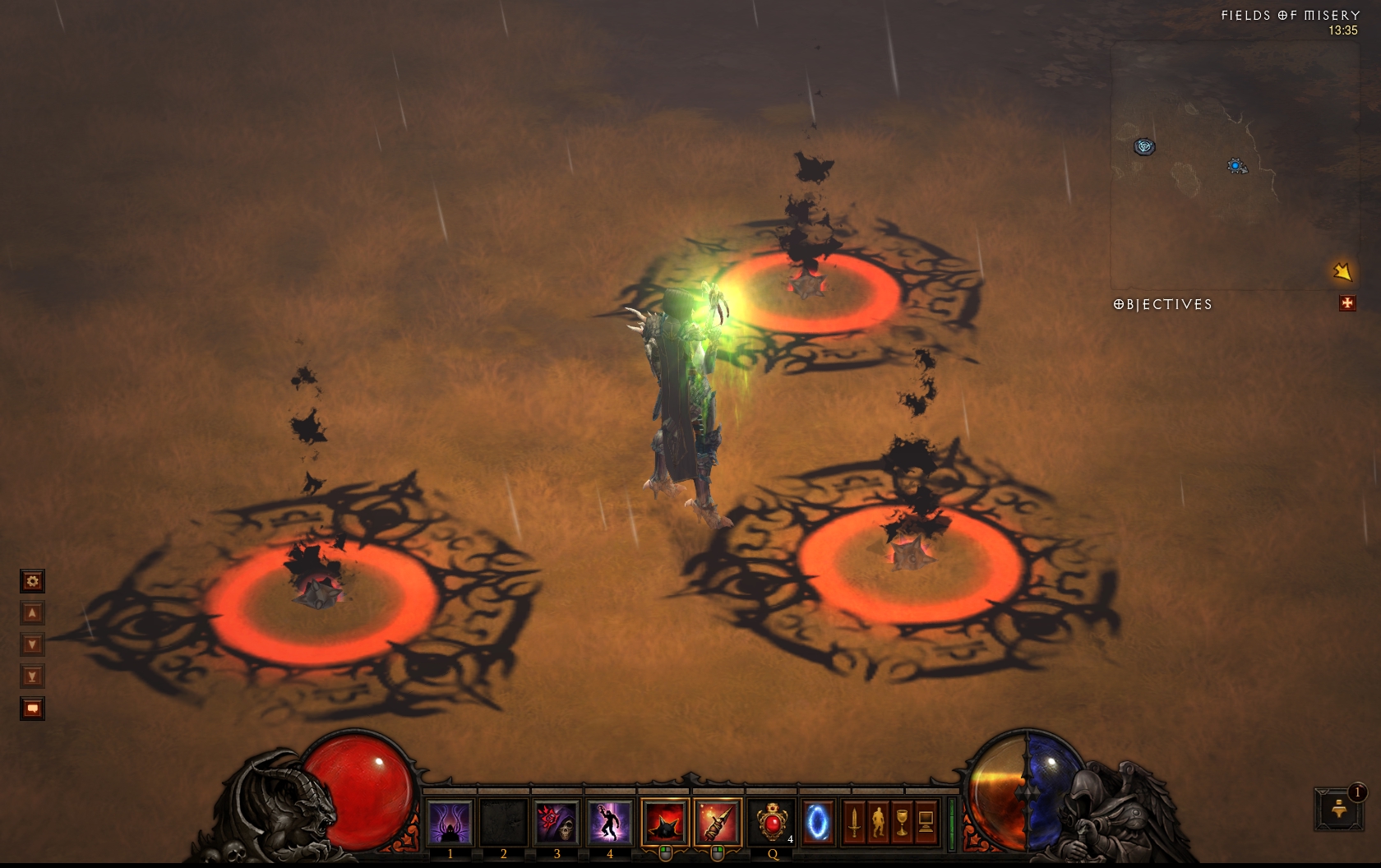Viewport: 1381px width, 868px height.
Task: Select the left-mouse spike trap skill
Action: (x=665, y=821)
